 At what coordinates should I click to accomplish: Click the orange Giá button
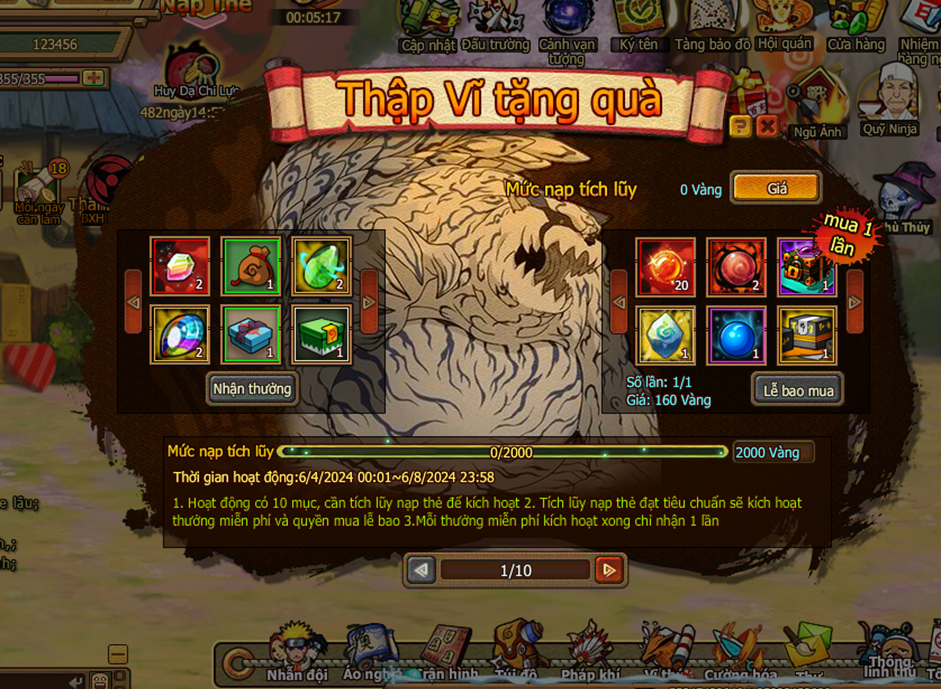(x=776, y=188)
